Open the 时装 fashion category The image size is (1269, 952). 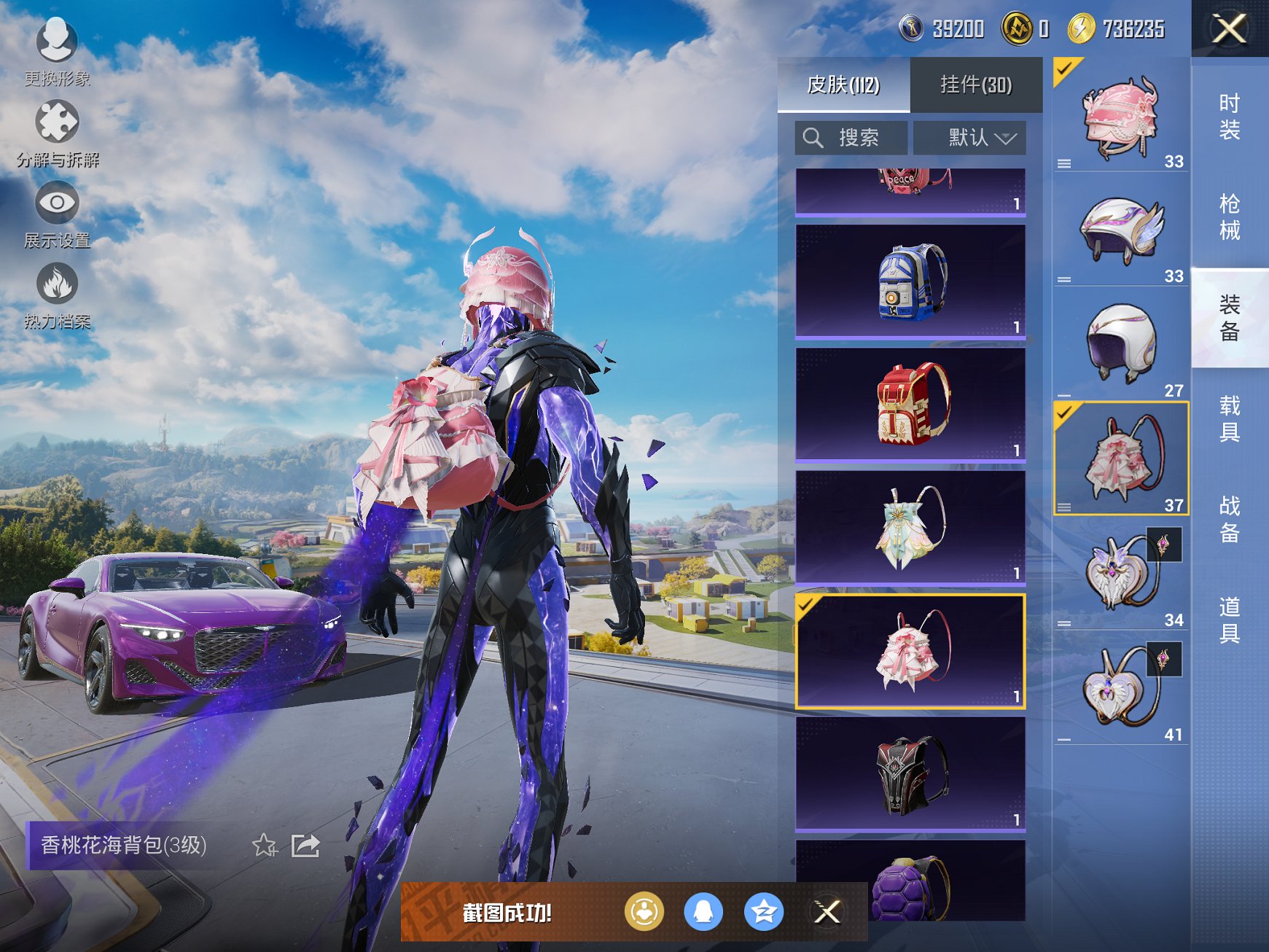point(1230,117)
